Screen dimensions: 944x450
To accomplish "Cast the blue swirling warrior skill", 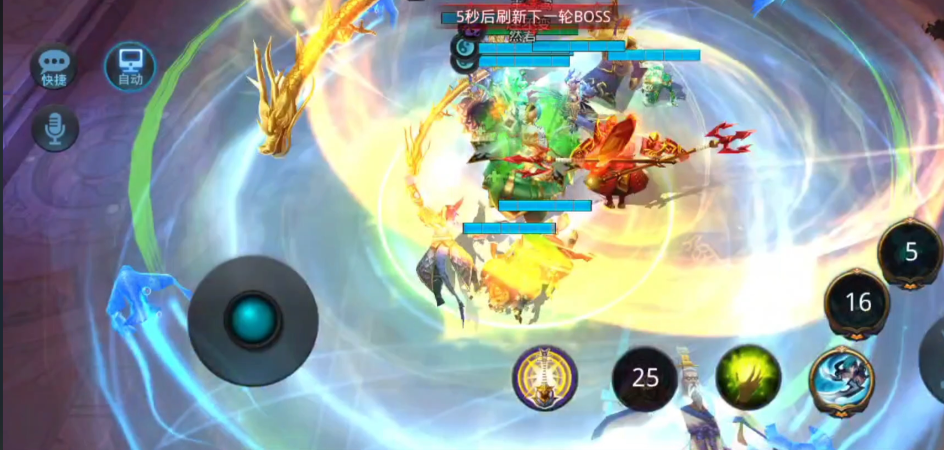I will [x=842, y=380].
